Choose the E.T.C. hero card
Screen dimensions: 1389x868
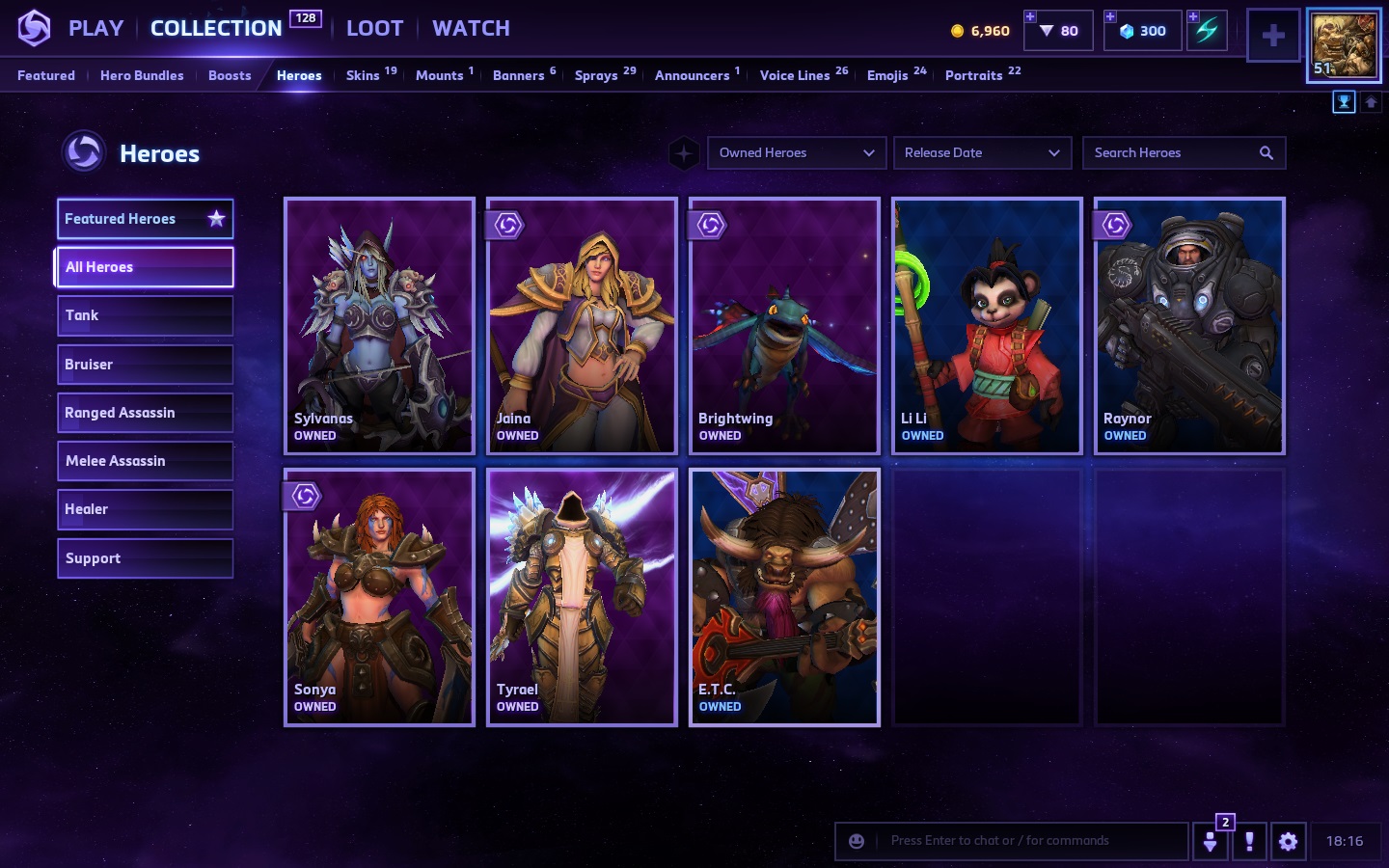coord(784,597)
